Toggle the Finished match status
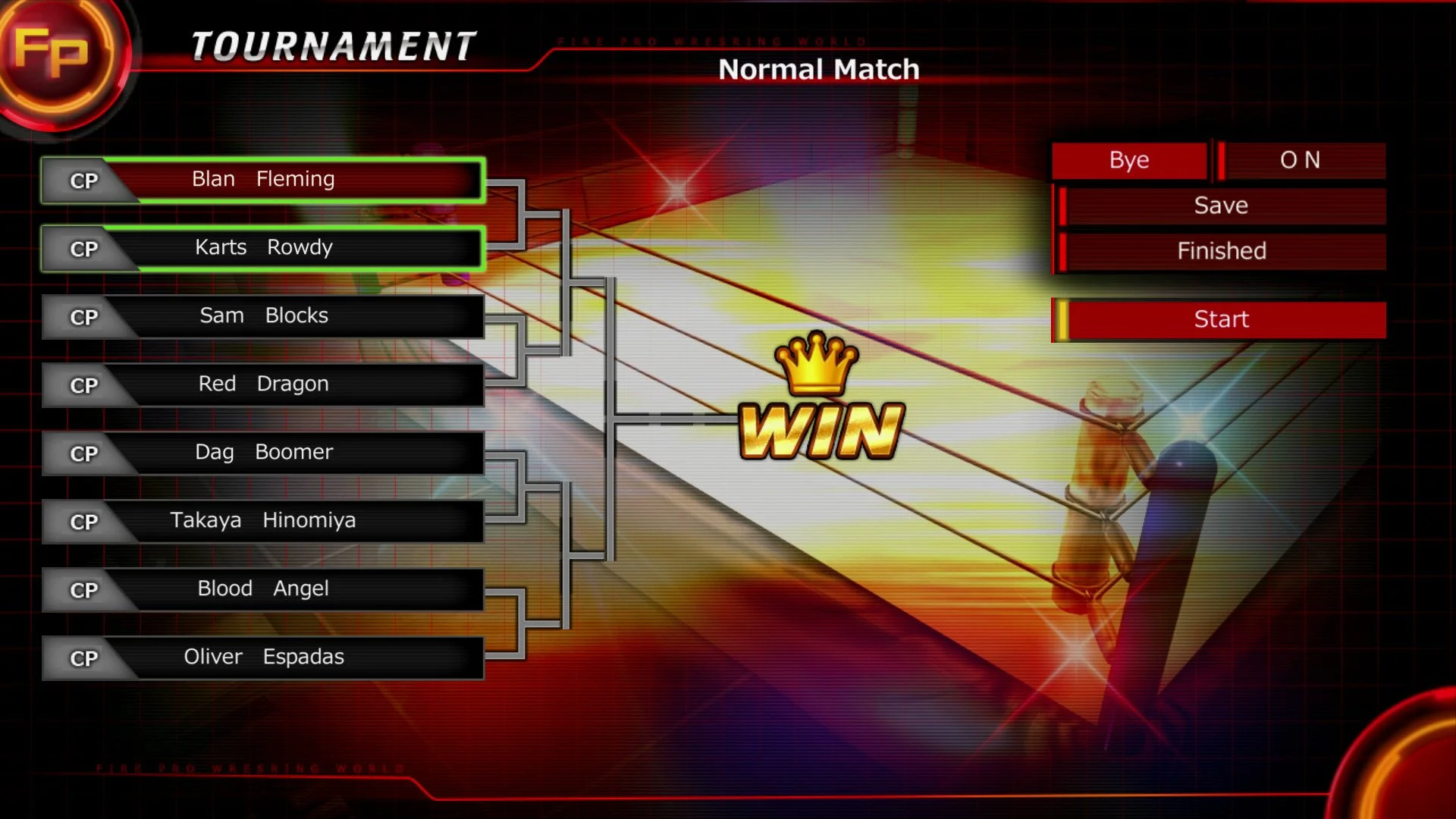 [x=1221, y=251]
